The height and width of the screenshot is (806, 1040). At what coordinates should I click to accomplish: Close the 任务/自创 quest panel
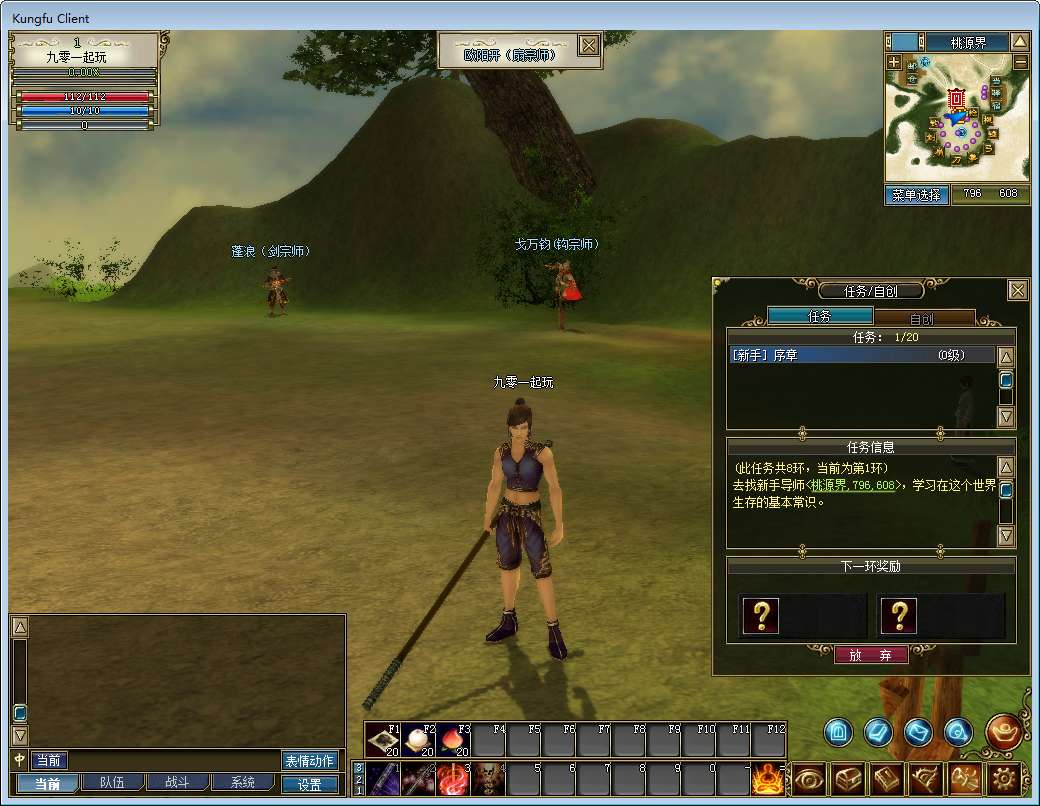pyautogui.click(x=1017, y=290)
